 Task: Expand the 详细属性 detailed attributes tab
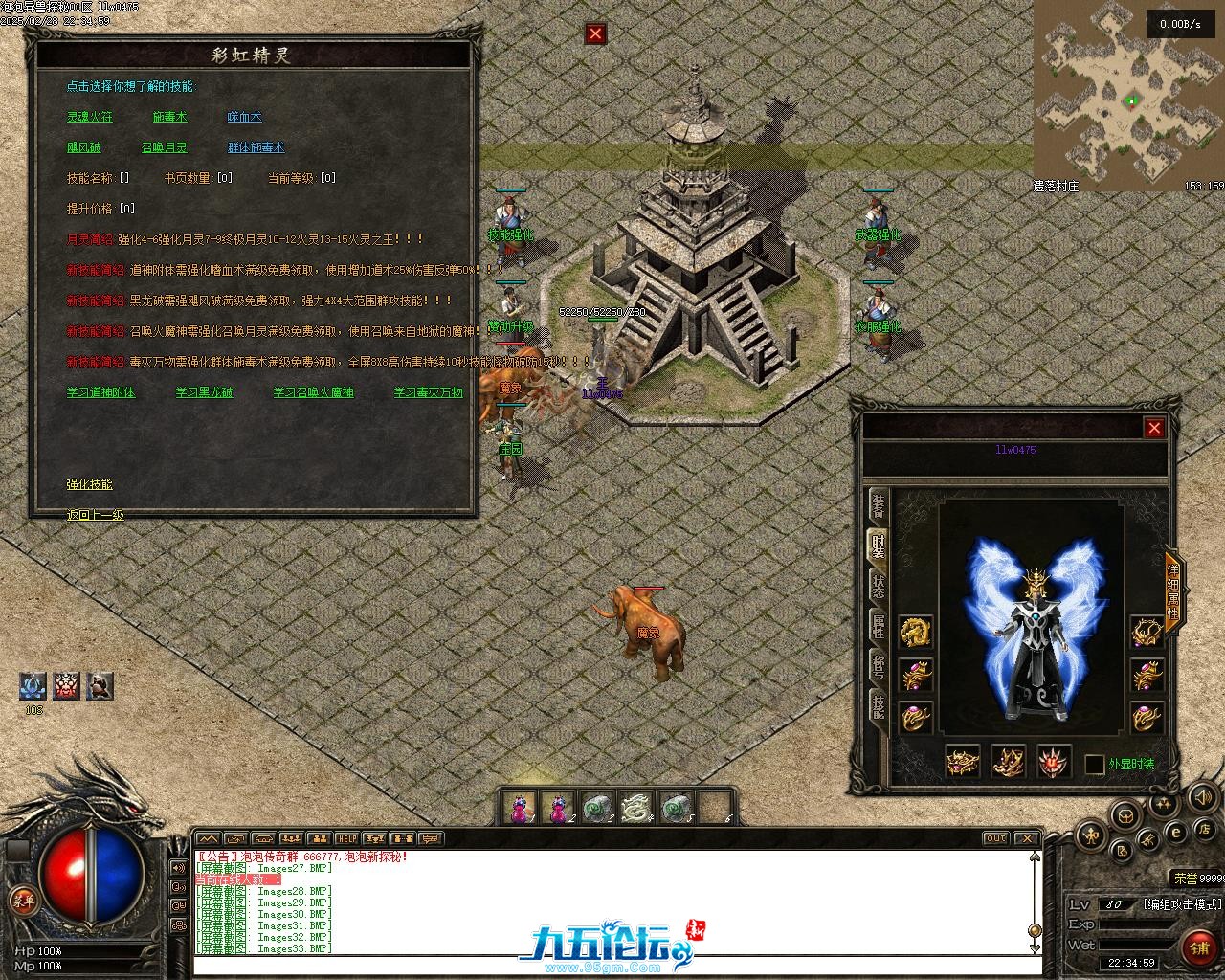coord(1173,584)
